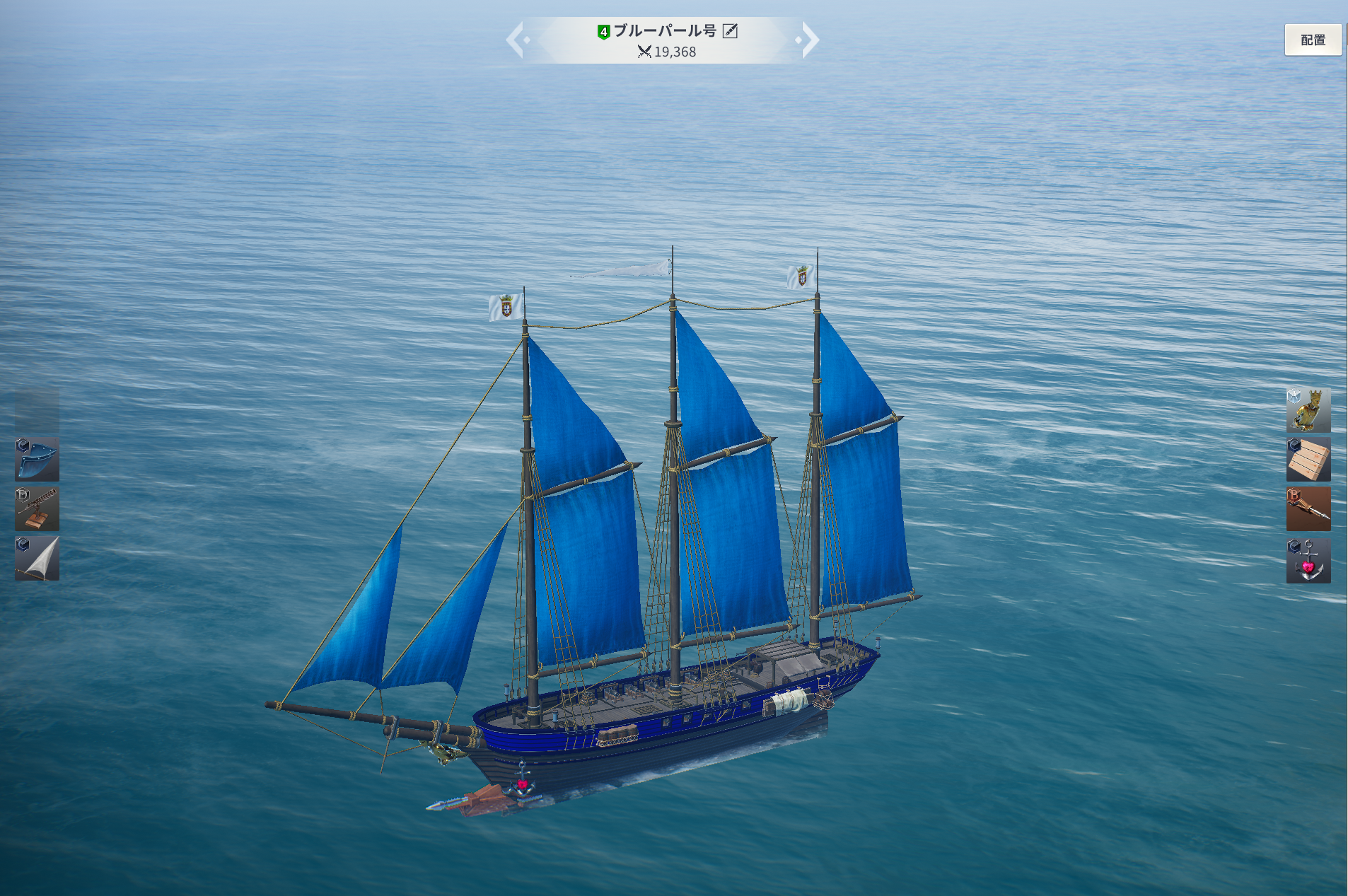The width and height of the screenshot is (1348, 896).
Task: Switch to the next ship with right arrow
Action: 810,40
